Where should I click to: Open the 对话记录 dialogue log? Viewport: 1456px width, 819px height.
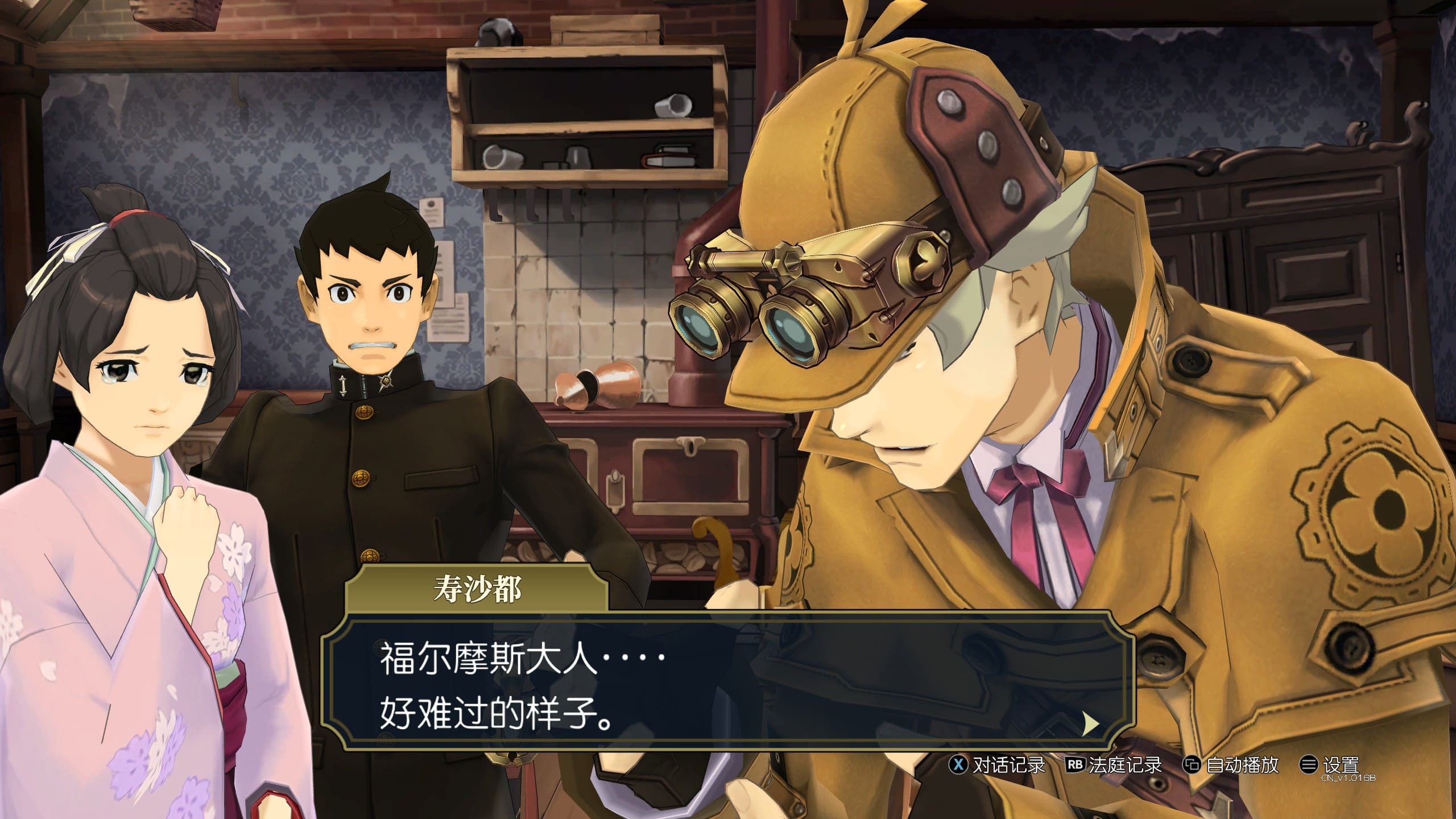pyautogui.click(x=998, y=765)
